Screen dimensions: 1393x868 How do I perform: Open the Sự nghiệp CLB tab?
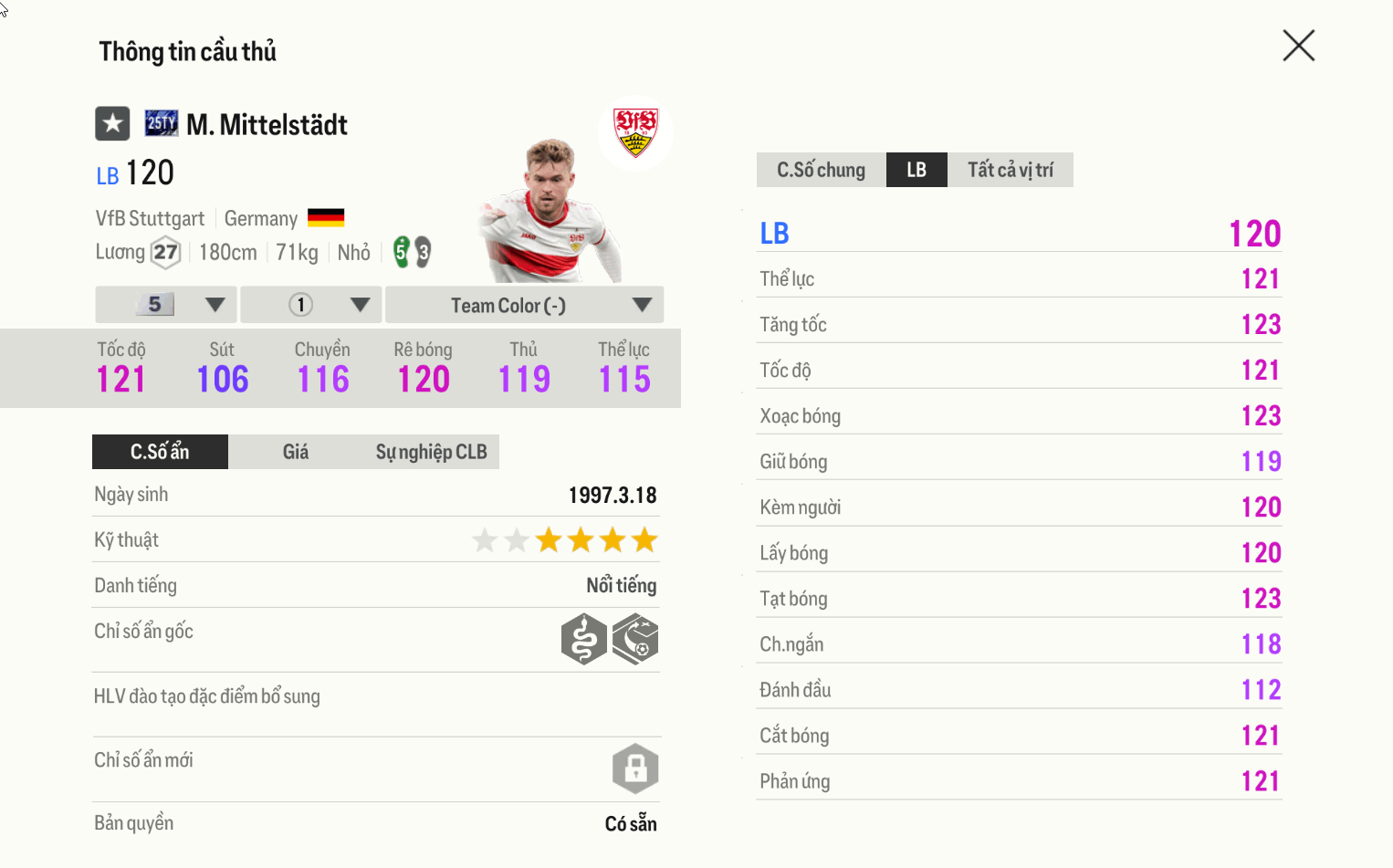pyautogui.click(x=431, y=452)
